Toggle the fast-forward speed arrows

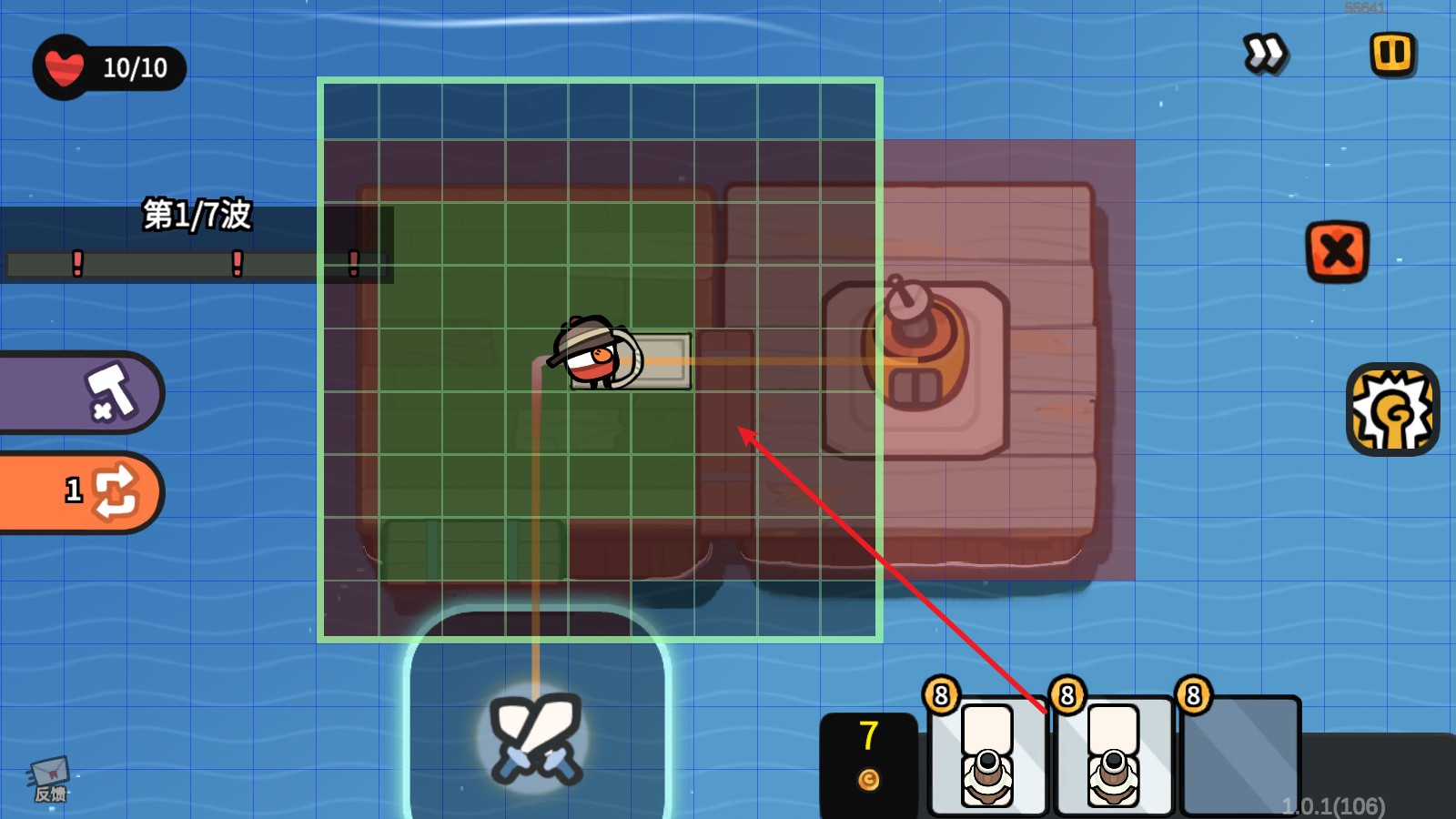[1265, 54]
